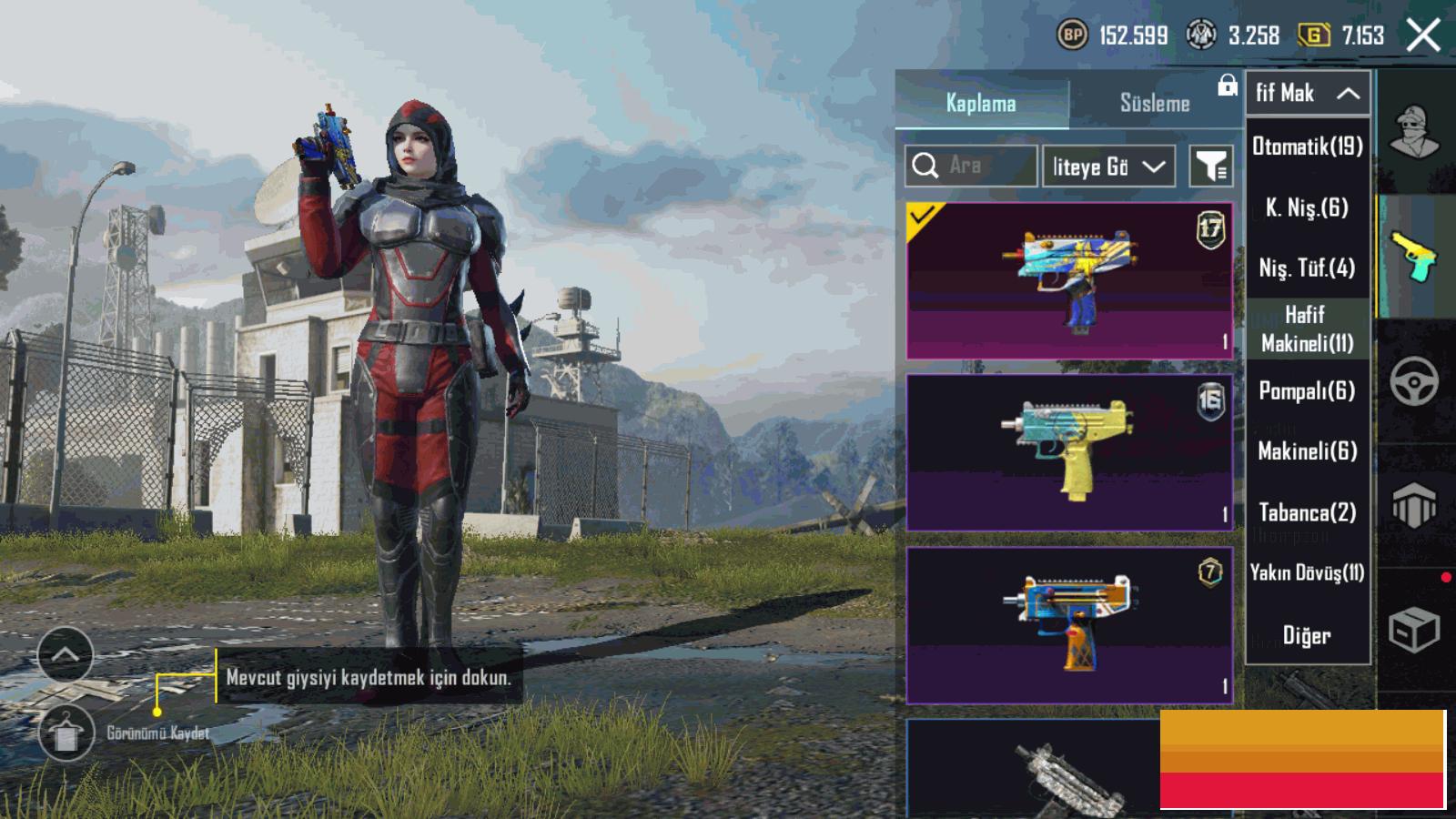Choose Pompalı(6) shotgun category

[x=1308, y=390]
